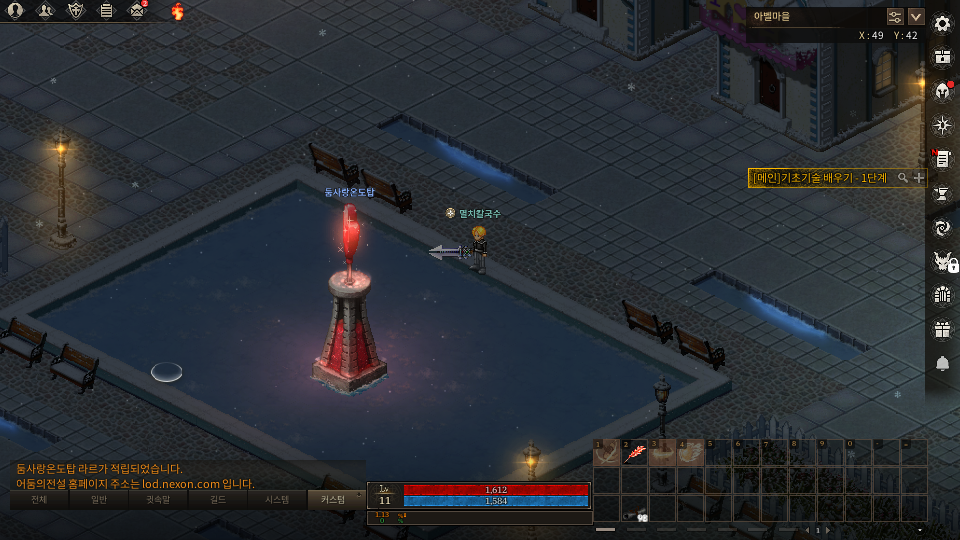Open the mailbox envelope icon
960x540 pixels.
(137, 11)
